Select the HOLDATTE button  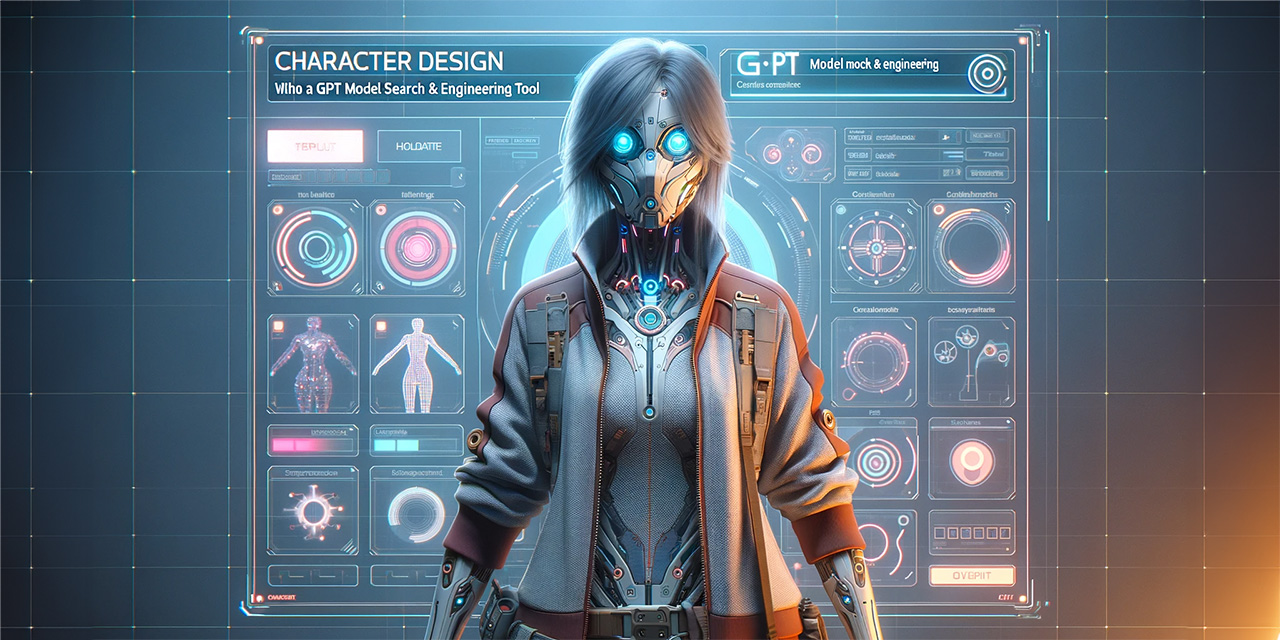pos(419,146)
